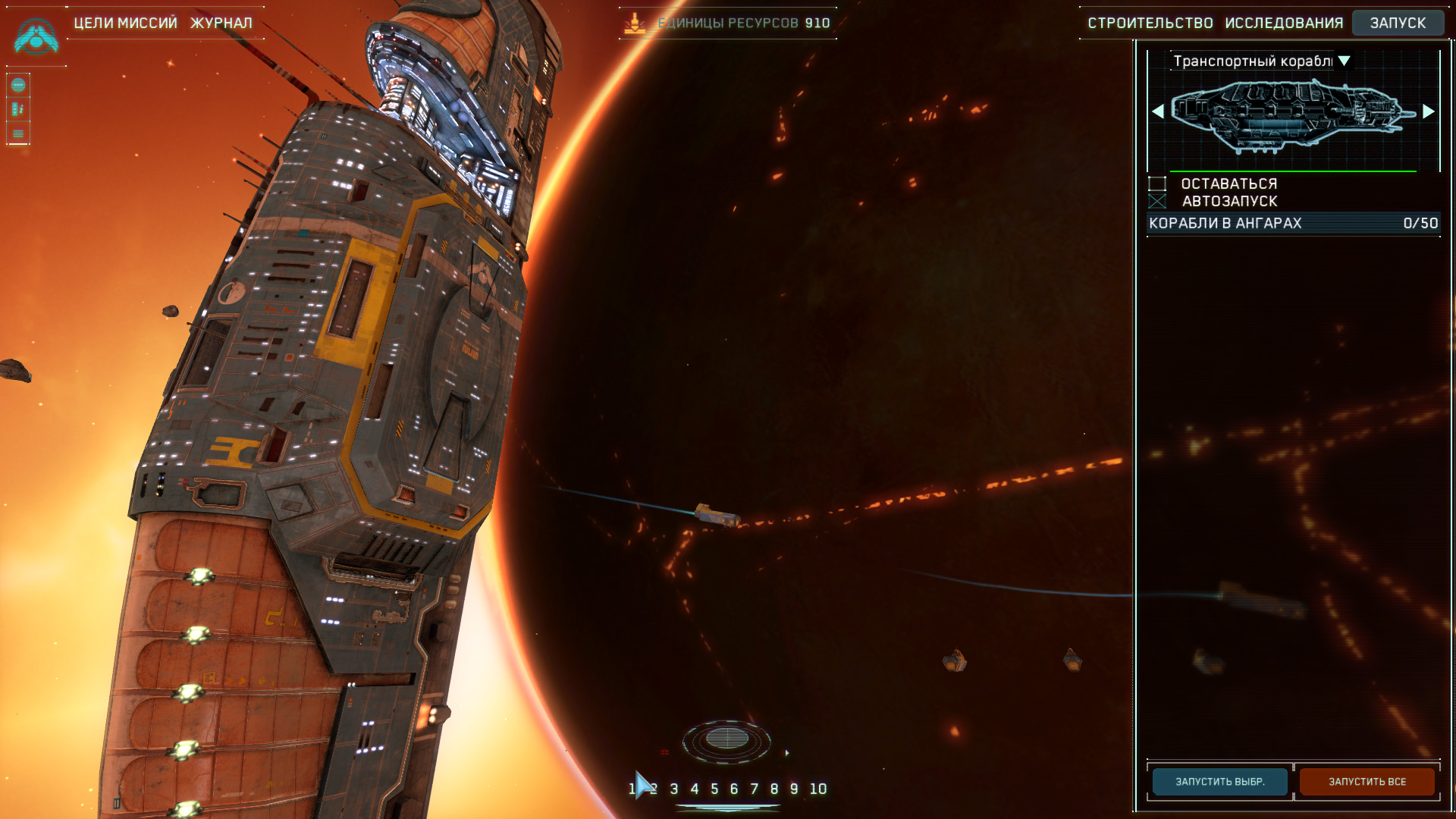1456x819 pixels.
Task: Click the round striped circle icon
Action: (18, 85)
